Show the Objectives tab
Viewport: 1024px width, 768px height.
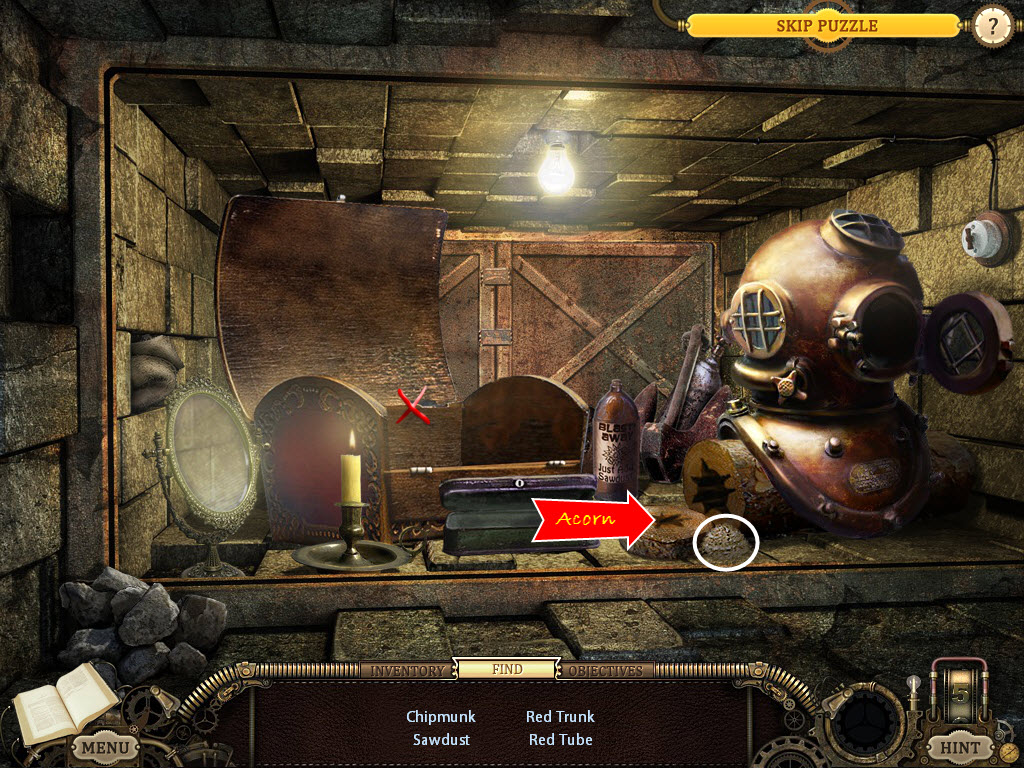pos(606,670)
